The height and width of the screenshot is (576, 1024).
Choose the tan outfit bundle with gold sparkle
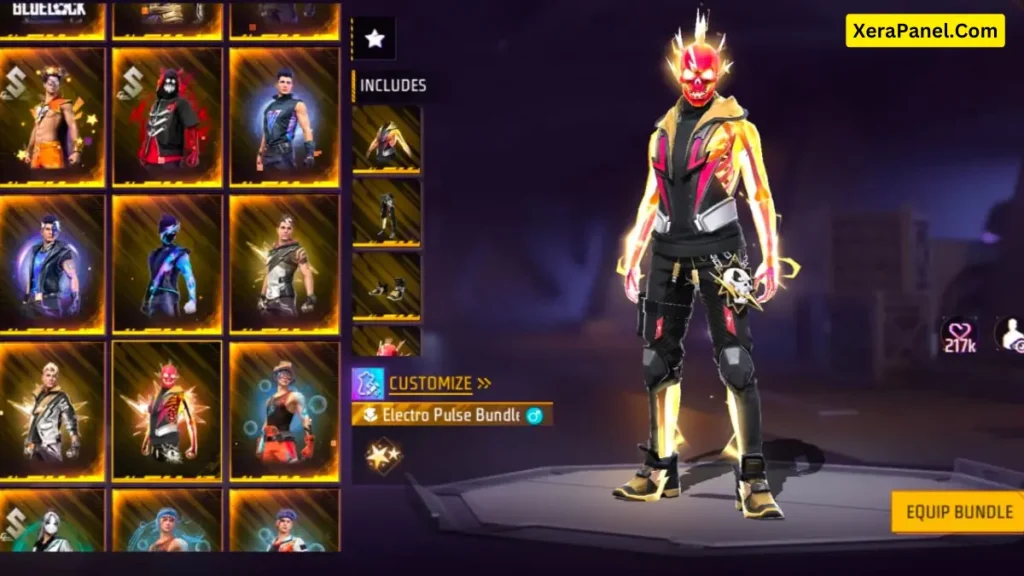pyautogui.click(x=284, y=264)
